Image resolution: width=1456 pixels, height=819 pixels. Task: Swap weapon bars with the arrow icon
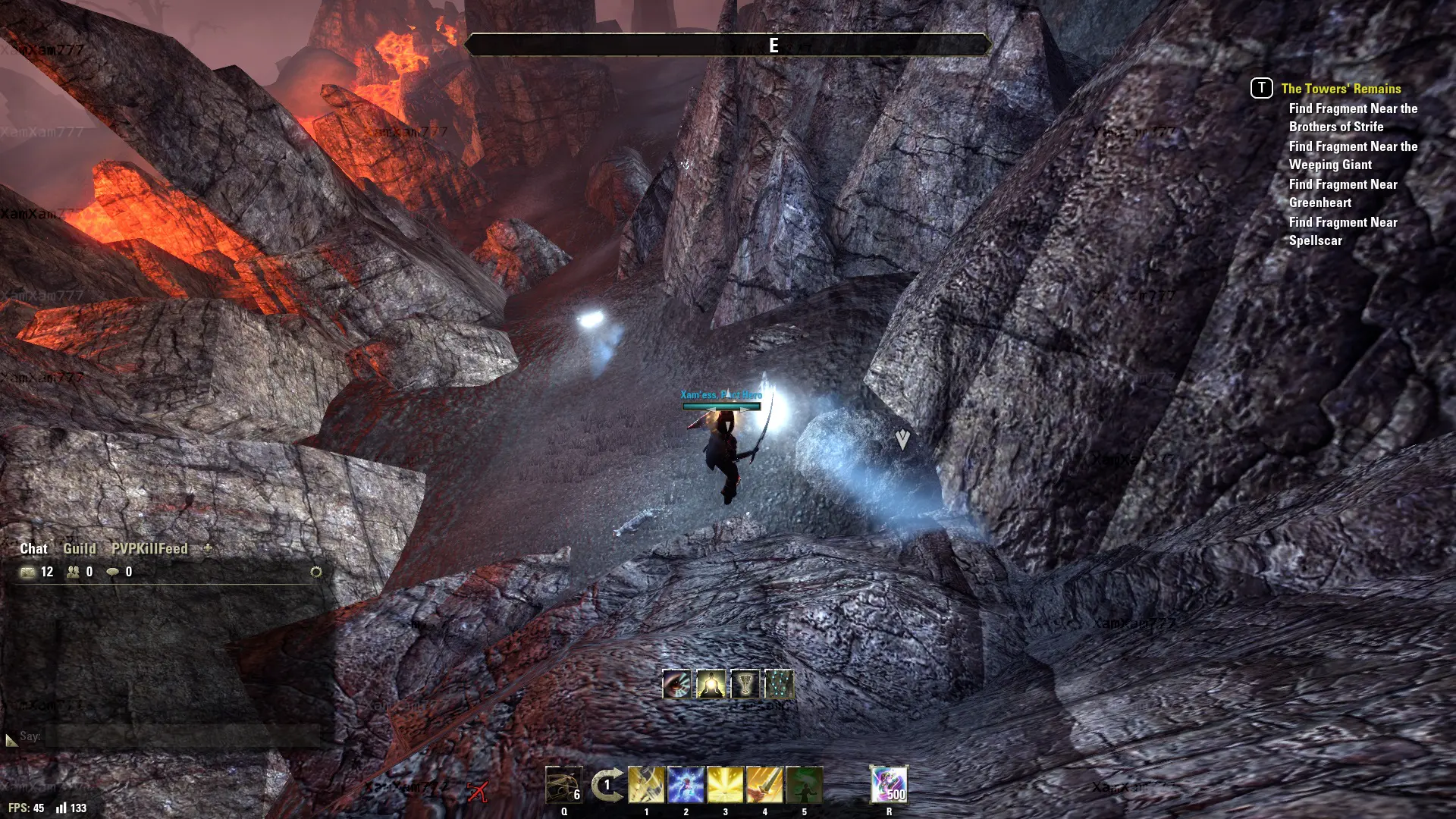607,785
